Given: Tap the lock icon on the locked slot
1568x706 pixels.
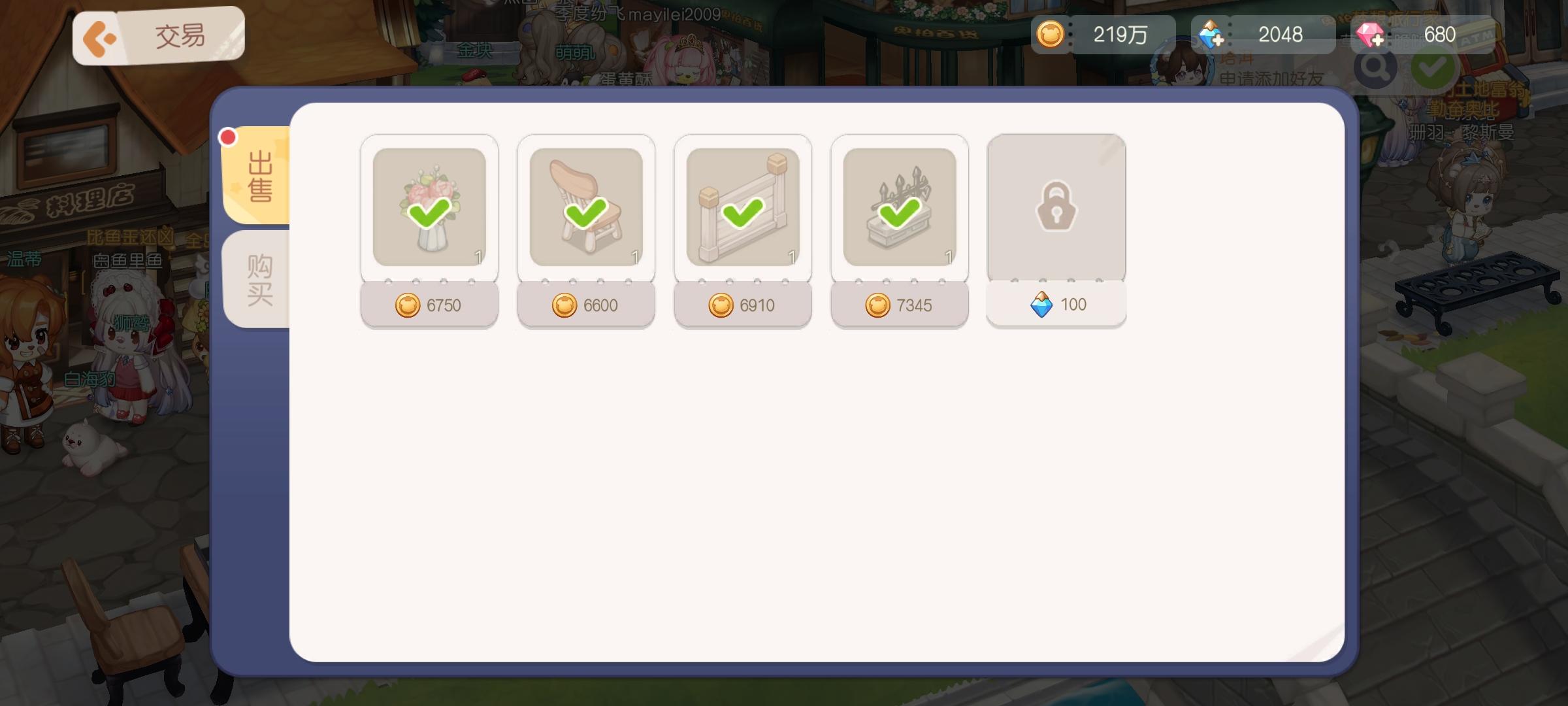Looking at the screenshot, I should click(x=1056, y=206).
